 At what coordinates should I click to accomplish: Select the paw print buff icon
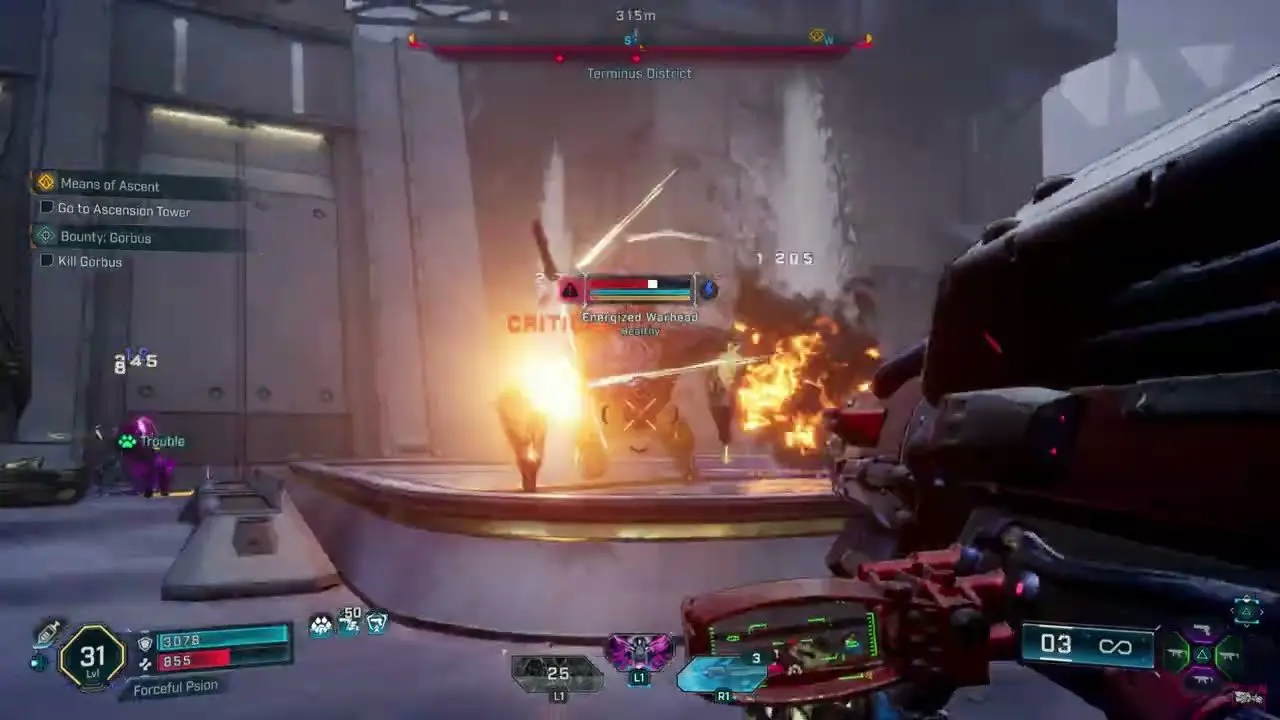tap(321, 625)
